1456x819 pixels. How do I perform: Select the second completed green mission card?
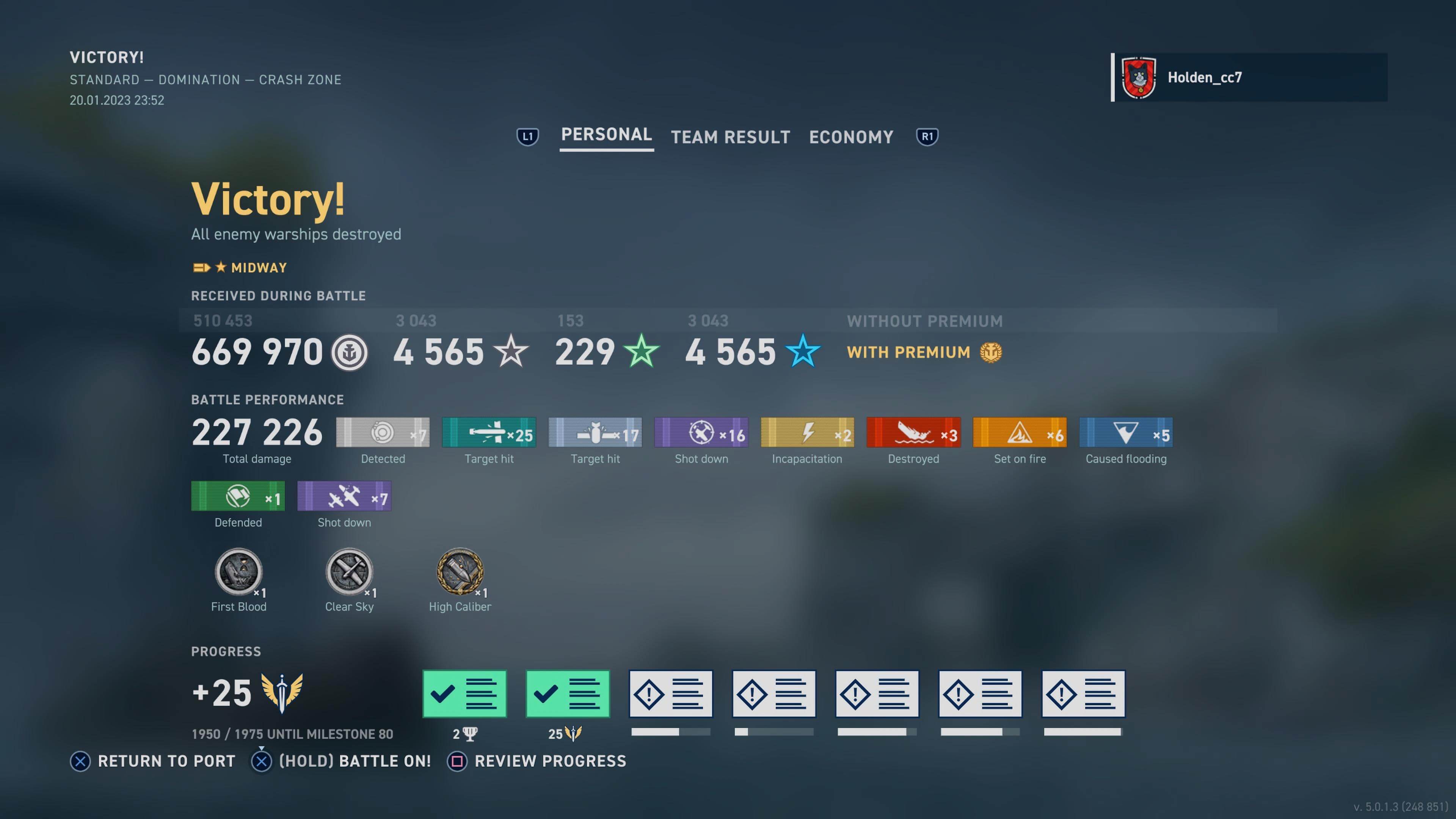(x=568, y=693)
